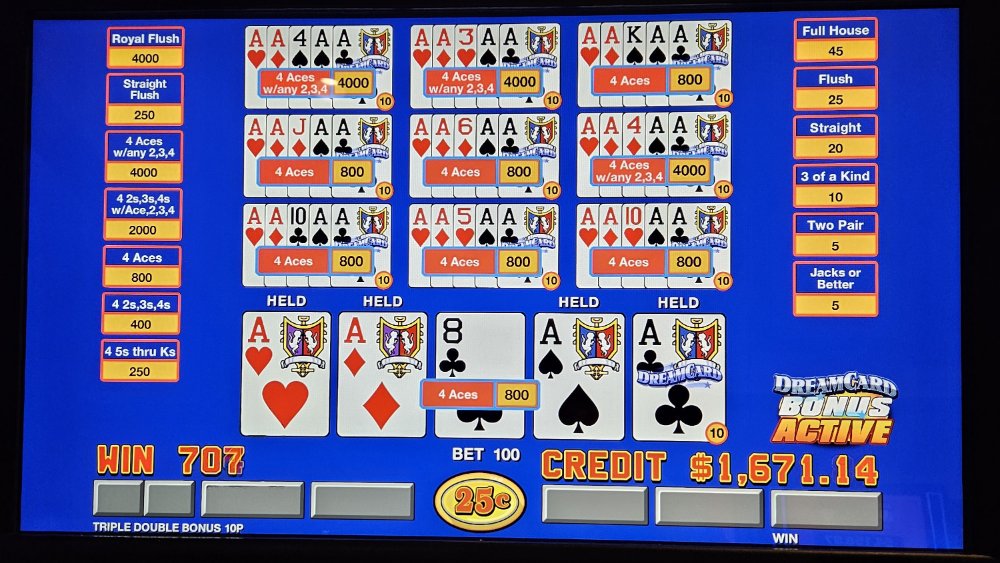The image size is (1000, 563).
Task: Select the held Ace of Hearts card
Action: [285, 374]
